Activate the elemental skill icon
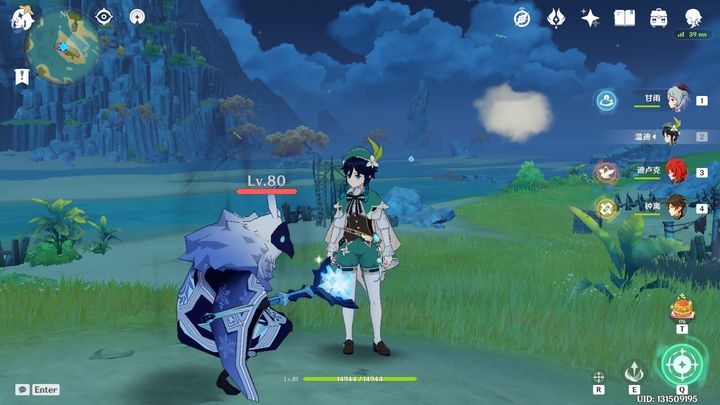The width and height of the screenshot is (720, 405). click(x=632, y=371)
